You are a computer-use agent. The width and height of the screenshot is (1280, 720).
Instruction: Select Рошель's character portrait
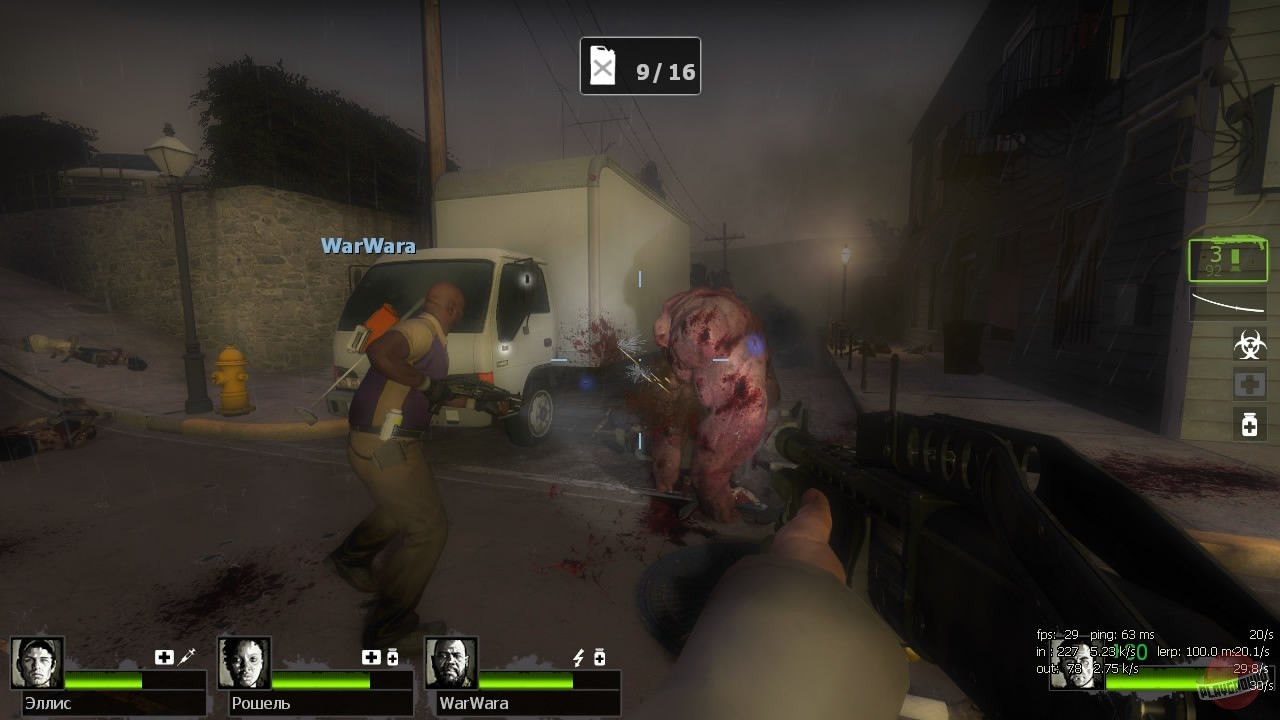243,660
